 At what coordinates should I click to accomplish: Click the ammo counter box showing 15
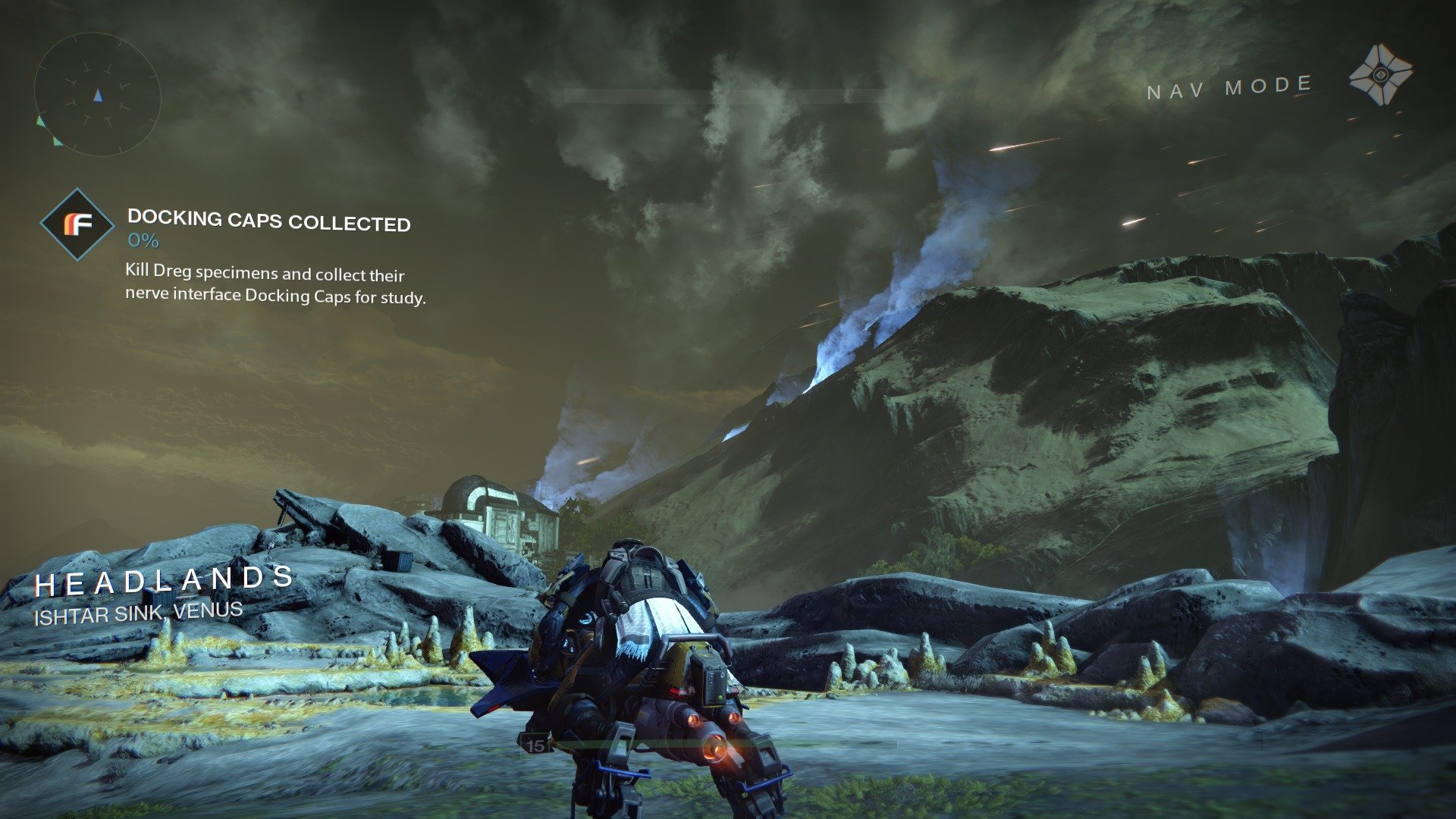click(535, 745)
